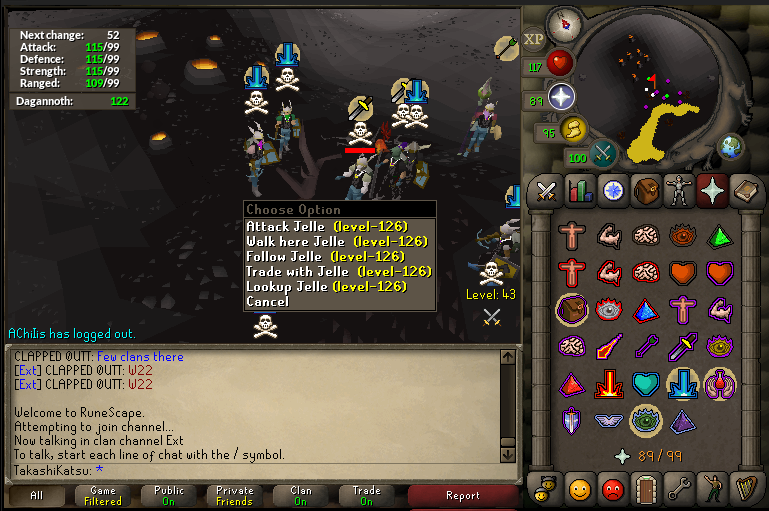Activate the special attack orb
Image resolution: width=769 pixels, height=511 pixels.
(x=603, y=152)
